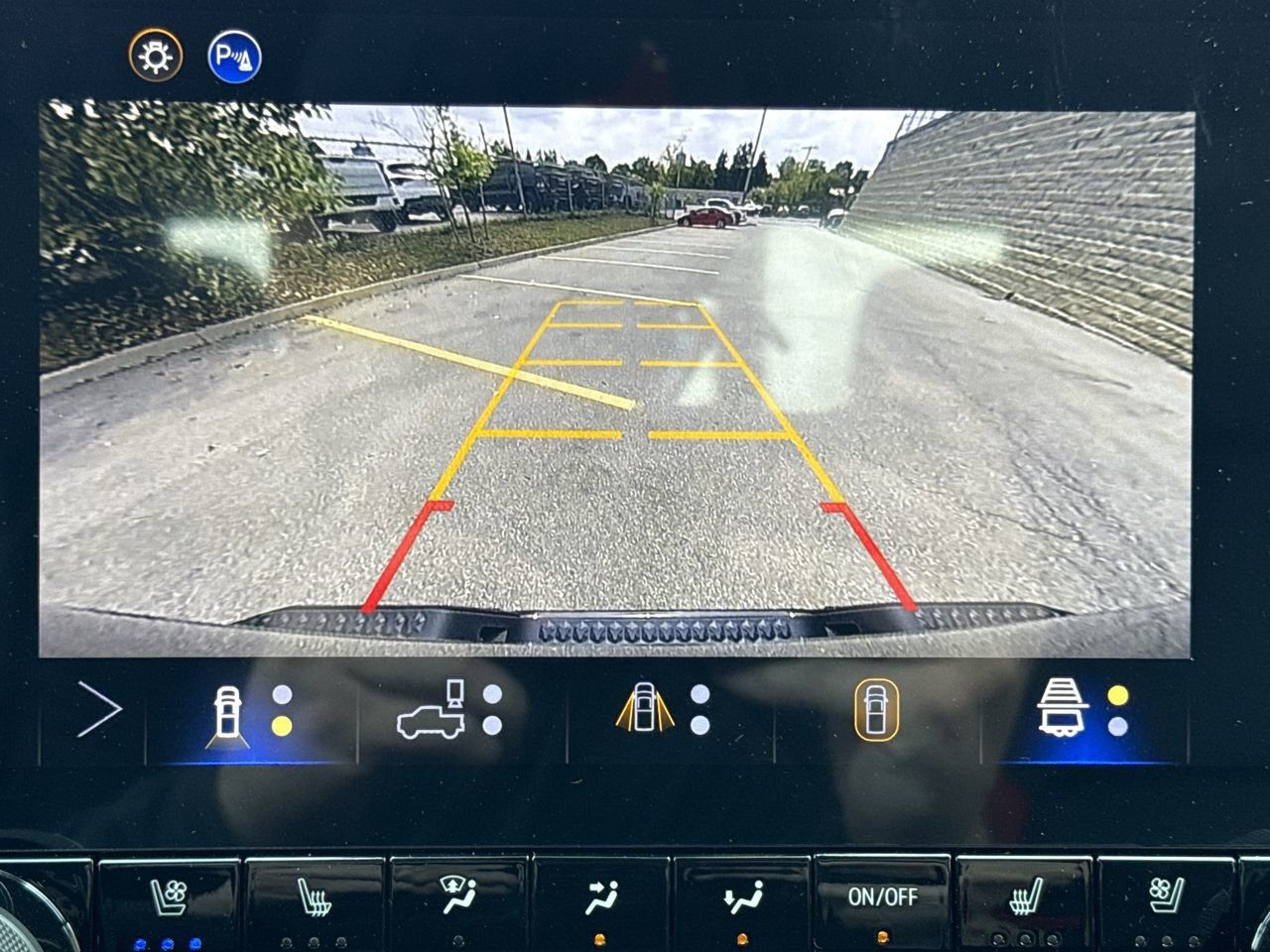Activate the orange-outlined top-down truck view

876,710
